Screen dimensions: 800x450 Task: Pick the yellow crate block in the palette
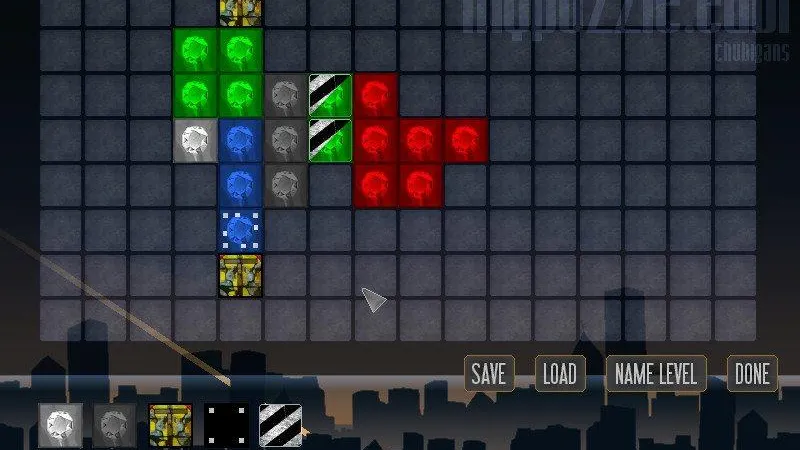[170, 425]
